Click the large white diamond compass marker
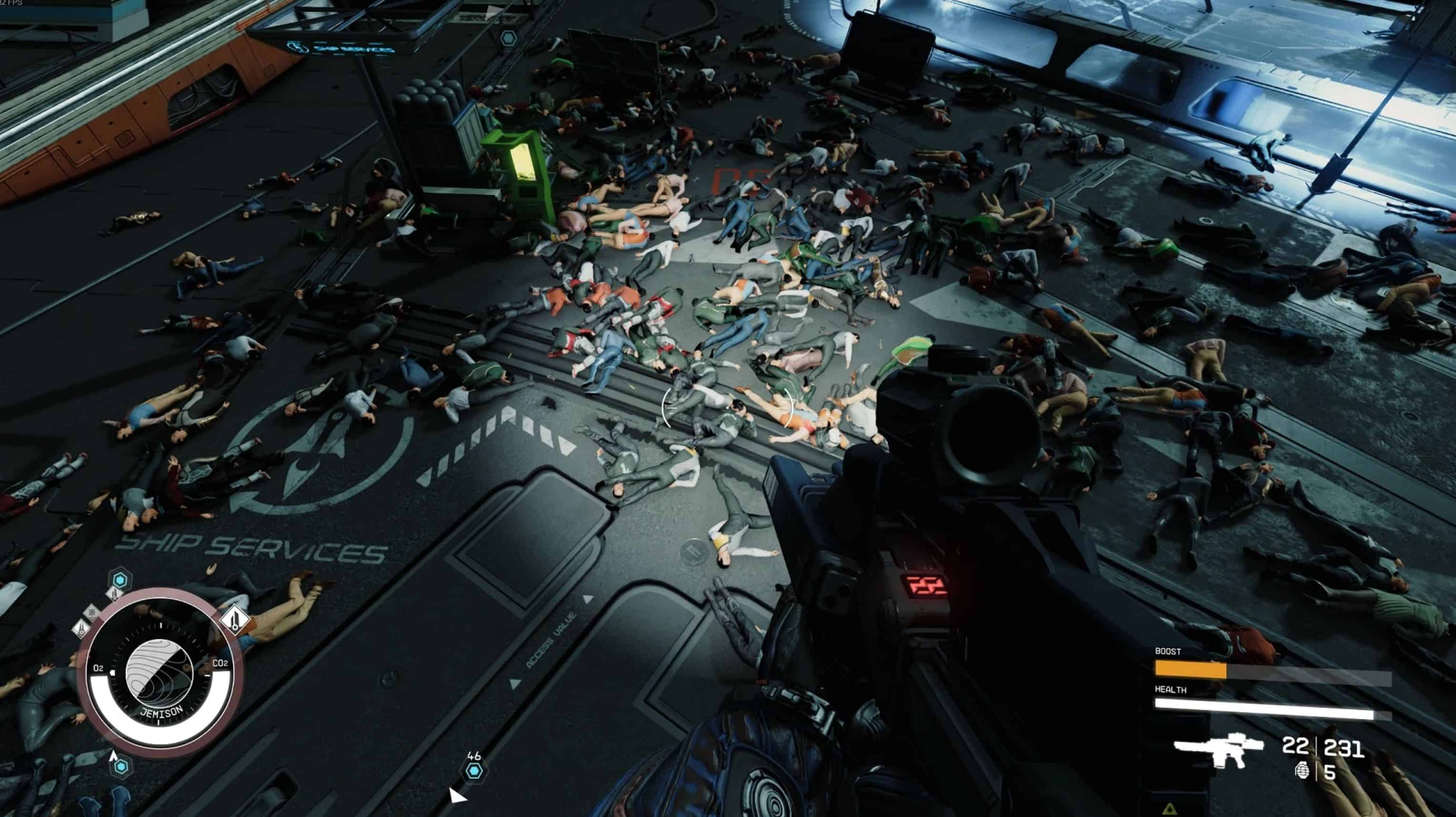This screenshot has width=1456, height=817. point(234,618)
